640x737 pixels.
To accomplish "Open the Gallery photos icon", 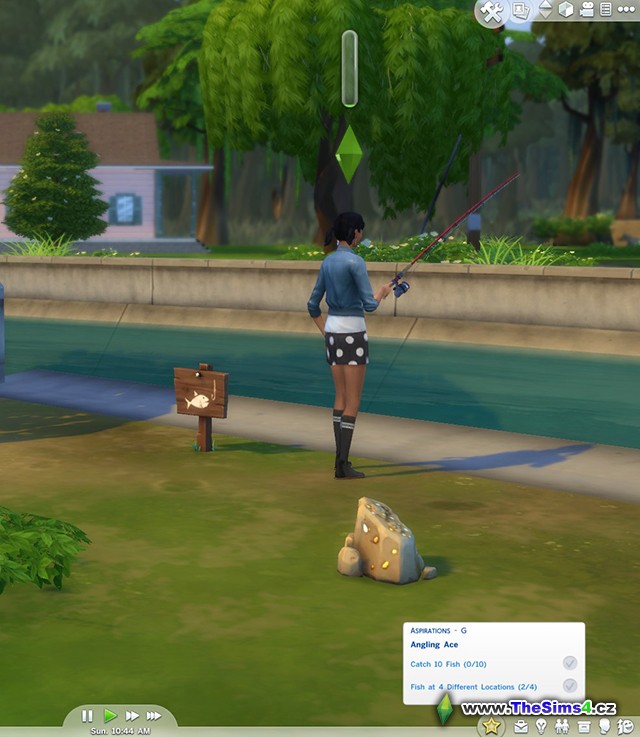I will [521, 10].
